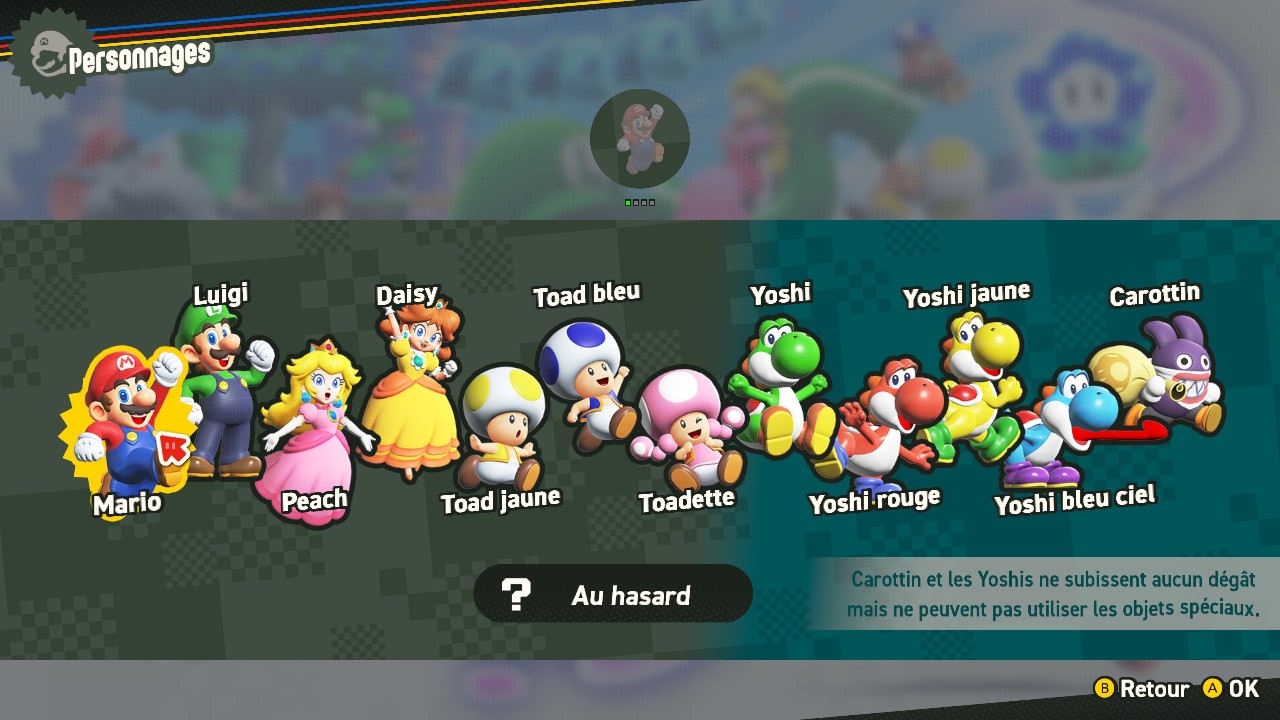Click the player one Mario portrait circle
Image resolution: width=1280 pixels, height=720 pixels.
tap(640, 139)
